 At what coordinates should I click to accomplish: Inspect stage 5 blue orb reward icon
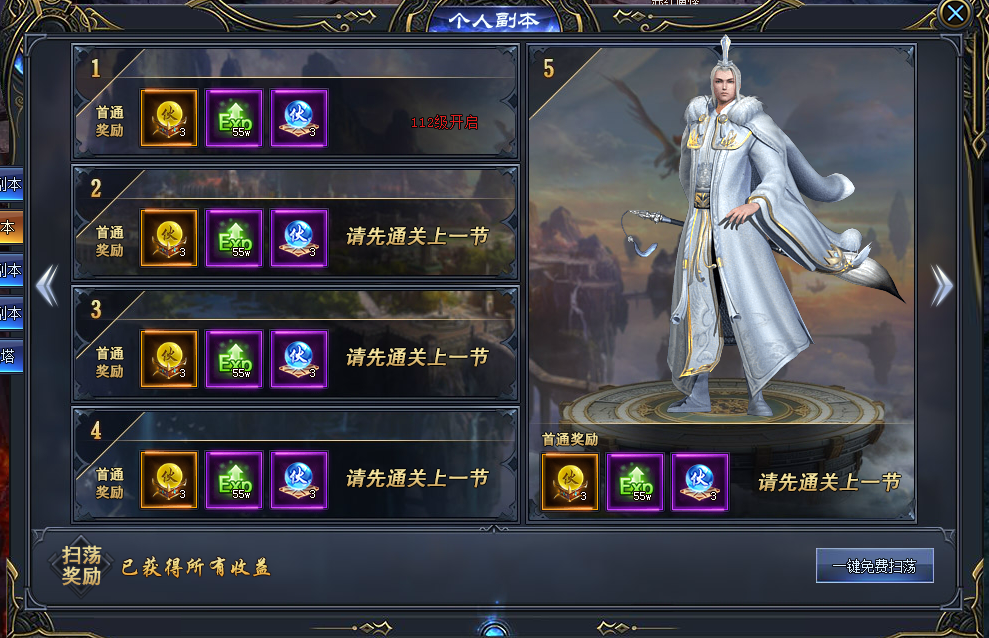[700, 481]
